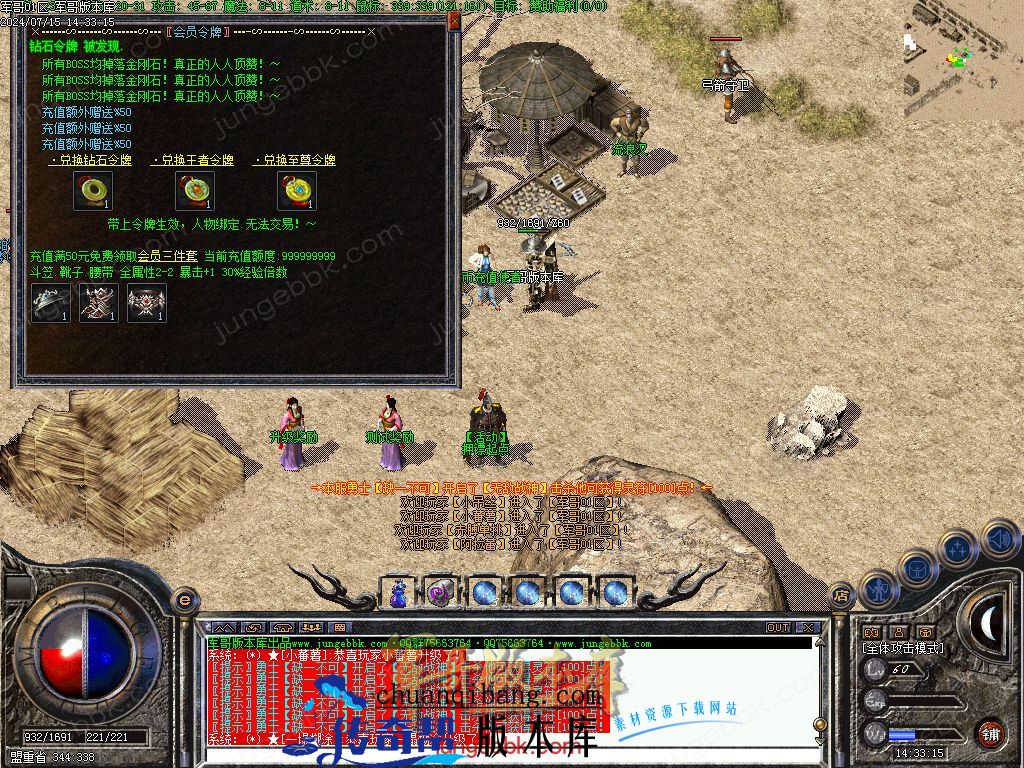Close the 会员令牌 member token window
This screenshot has width=1024, height=768.
point(455,21)
